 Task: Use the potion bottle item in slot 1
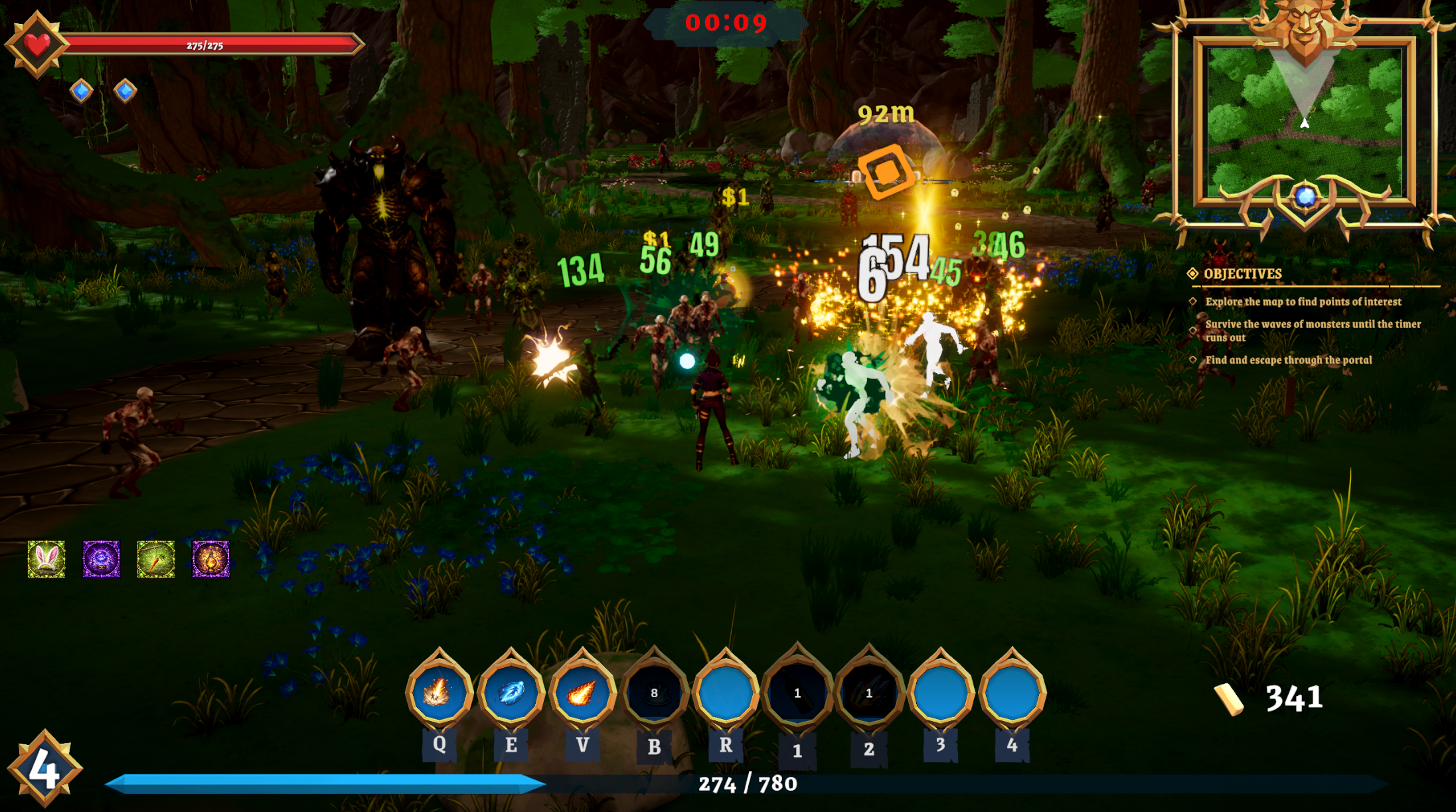[x=797, y=692]
